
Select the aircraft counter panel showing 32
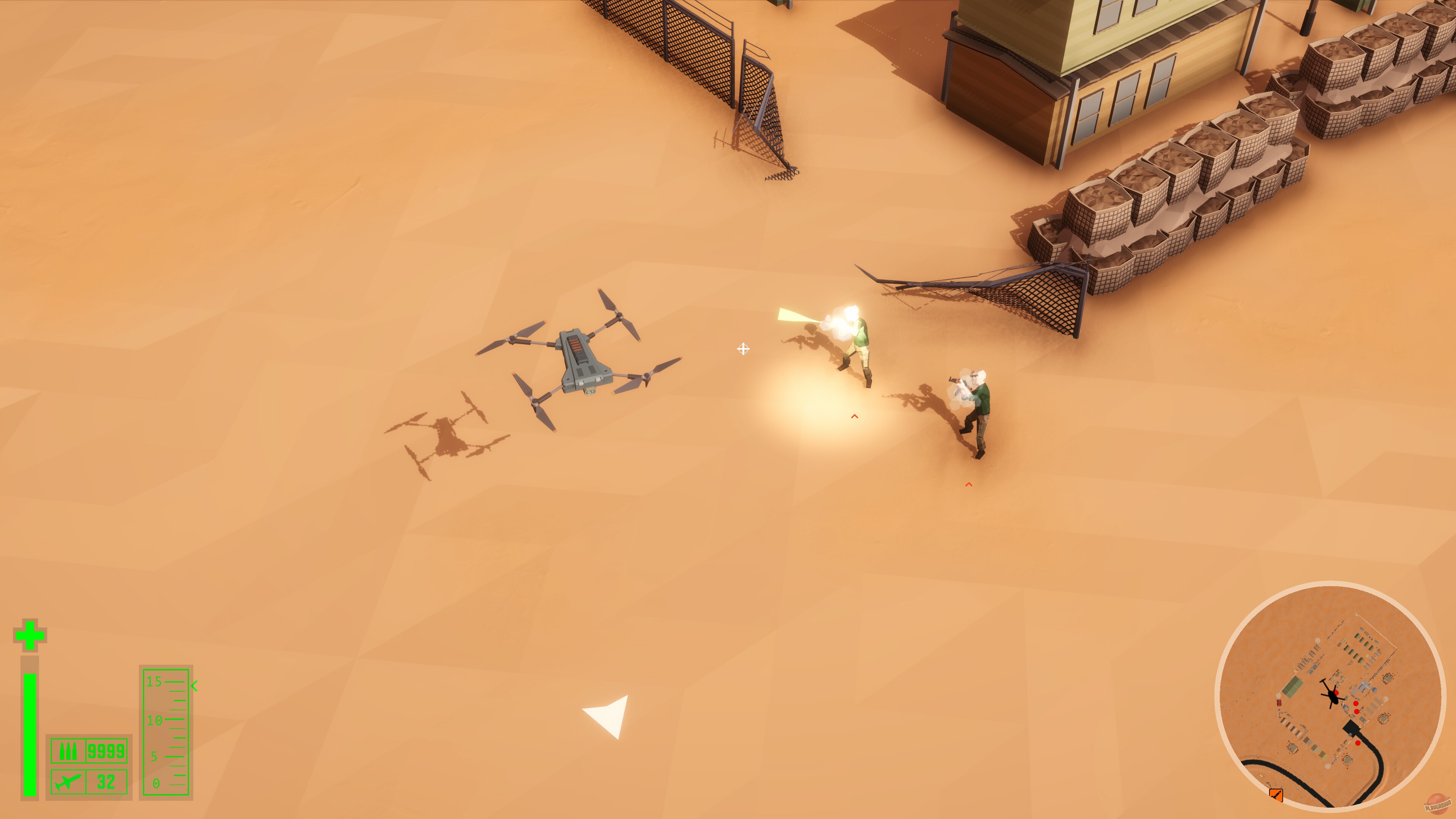click(106, 782)
